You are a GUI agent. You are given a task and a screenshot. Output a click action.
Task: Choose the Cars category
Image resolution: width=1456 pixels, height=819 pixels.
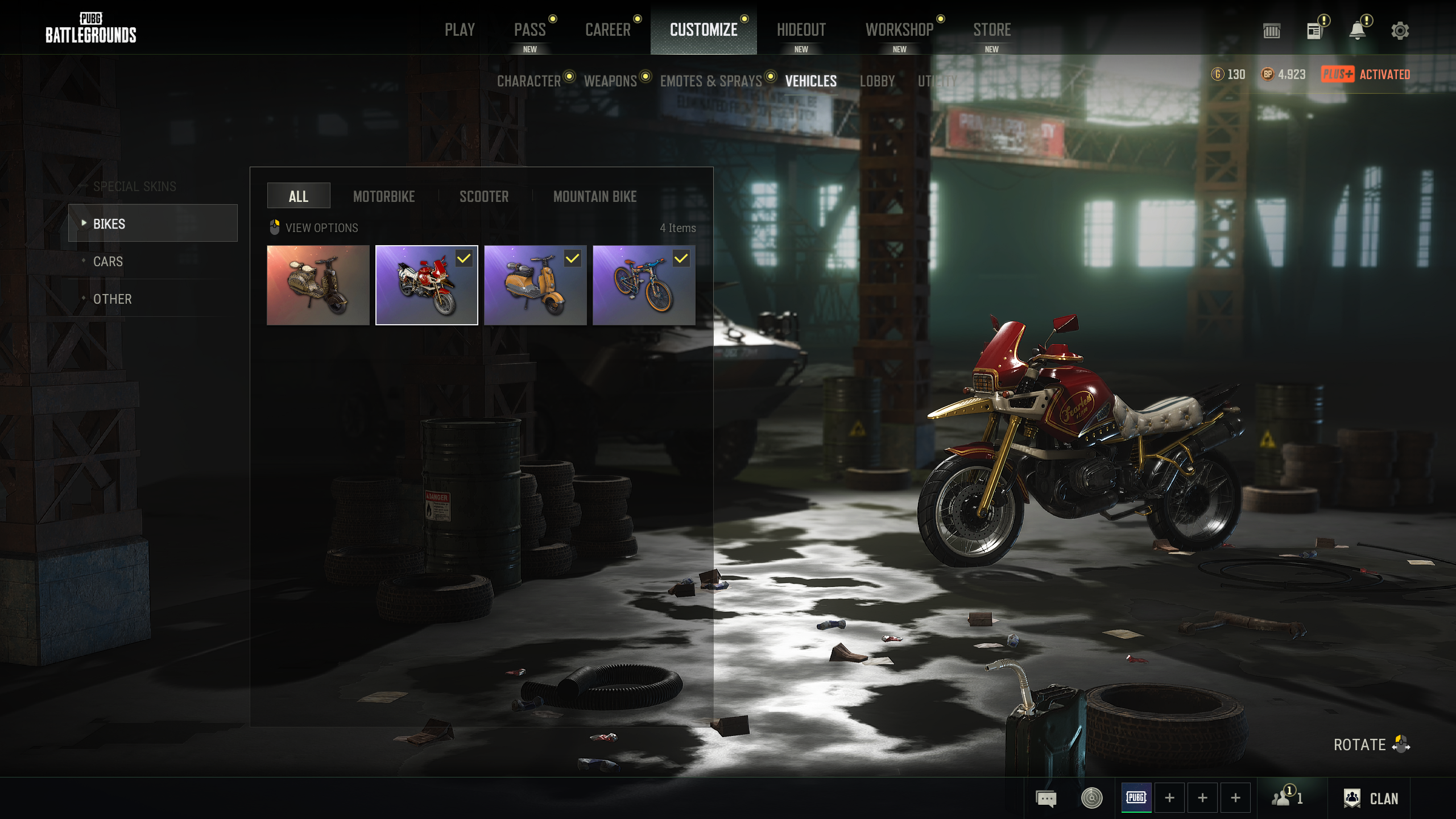[x=108, y=262]
